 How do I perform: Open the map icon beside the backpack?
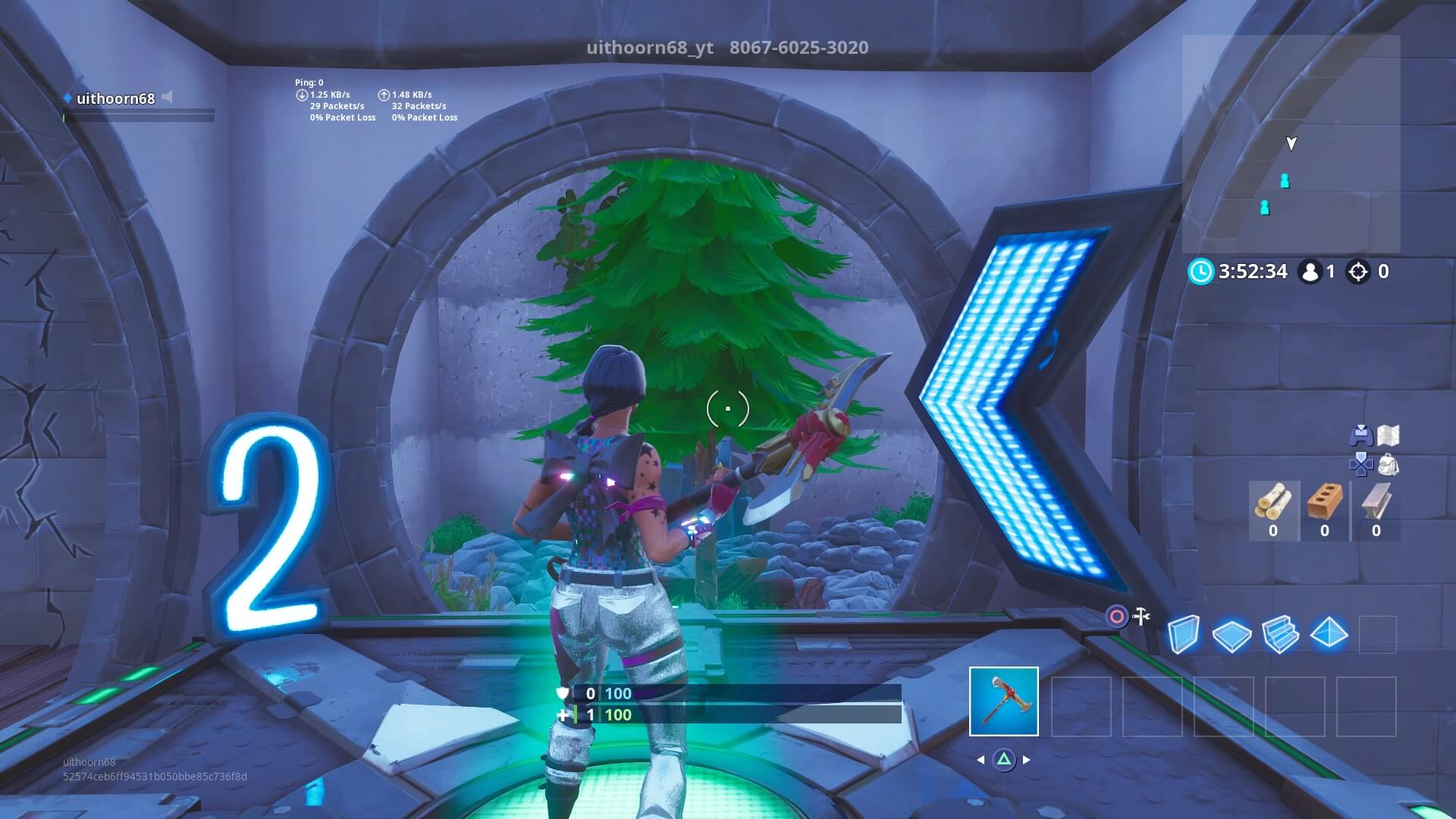point(1388,435)
